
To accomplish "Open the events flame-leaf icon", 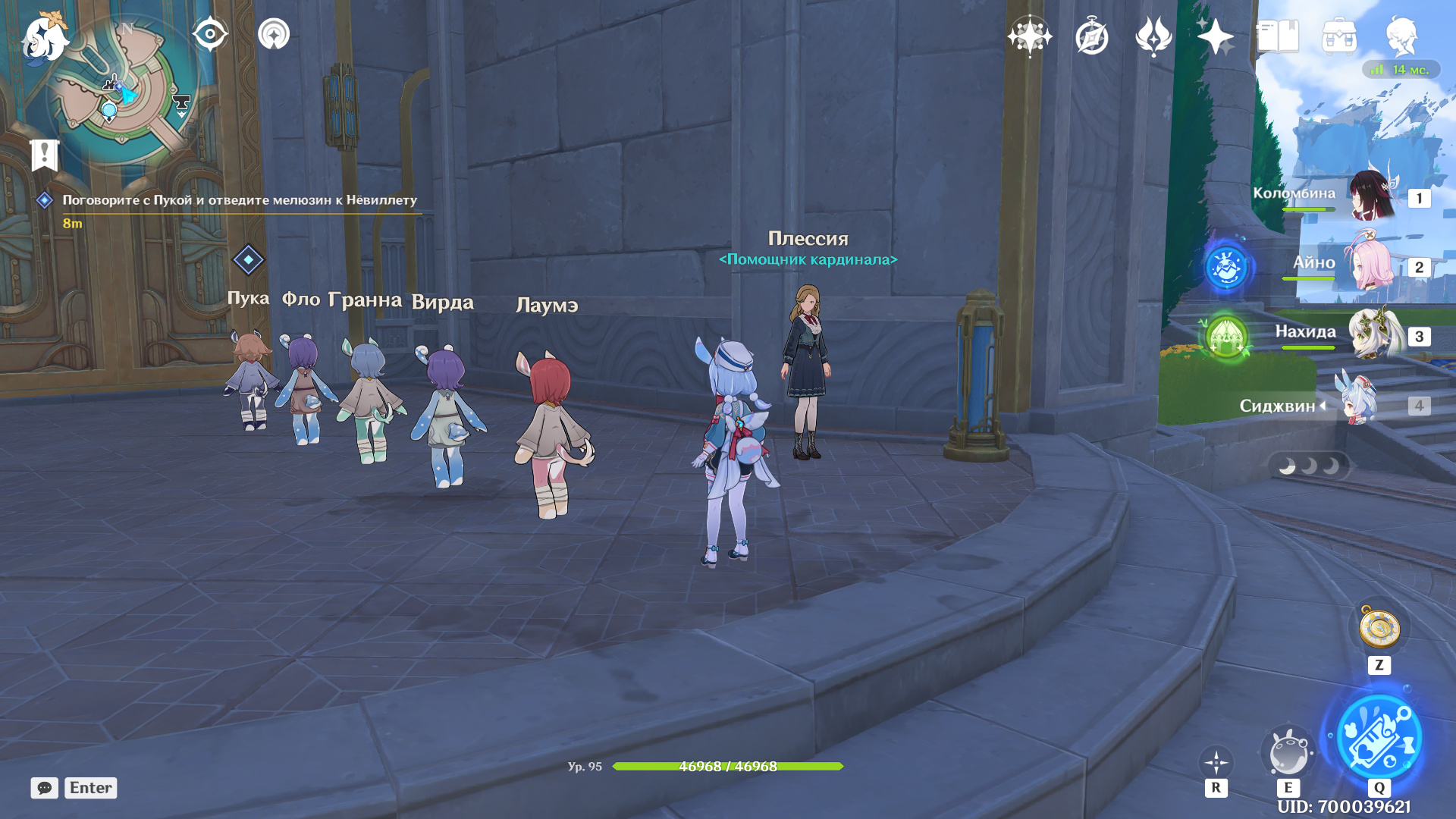I will 1153,36.
